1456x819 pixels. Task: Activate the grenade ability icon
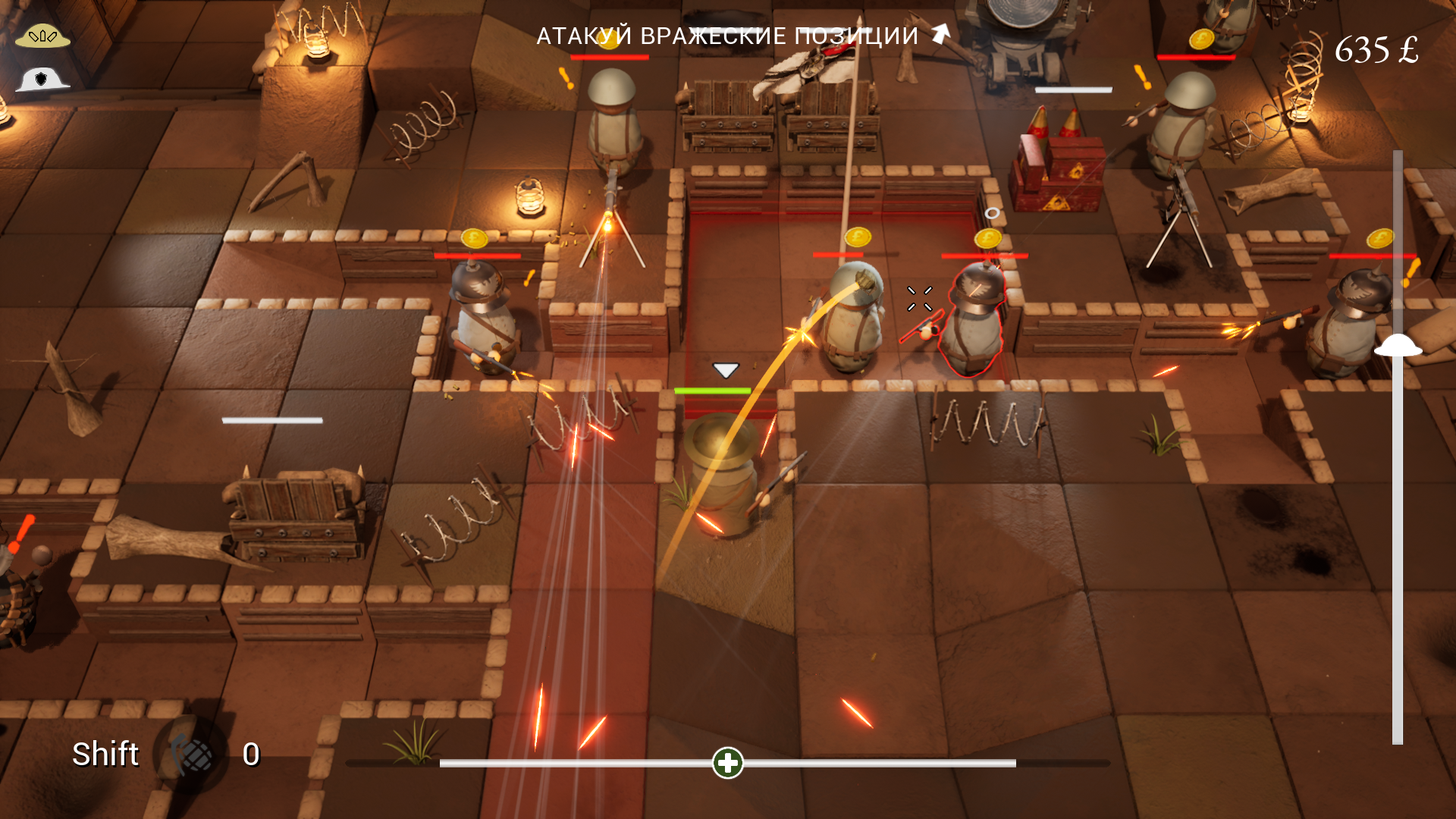coord(193,754)
